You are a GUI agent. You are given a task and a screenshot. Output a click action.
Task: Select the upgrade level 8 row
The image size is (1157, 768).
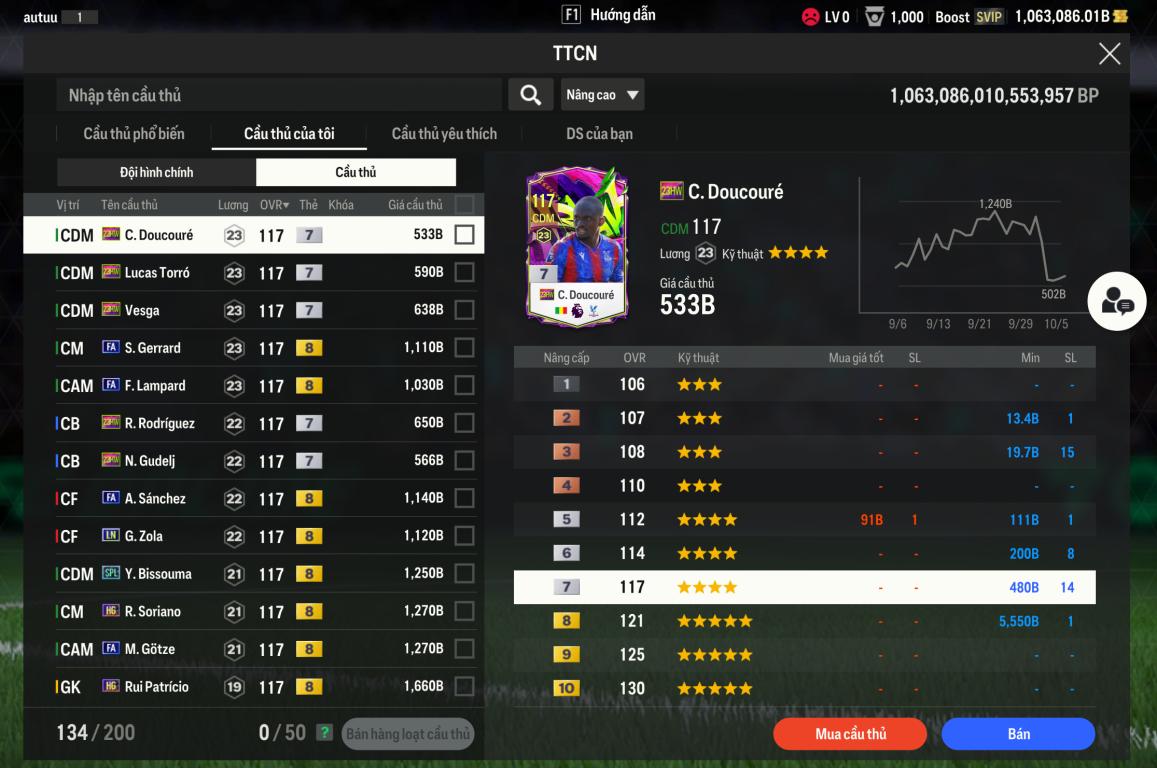(x=804, y=621)
